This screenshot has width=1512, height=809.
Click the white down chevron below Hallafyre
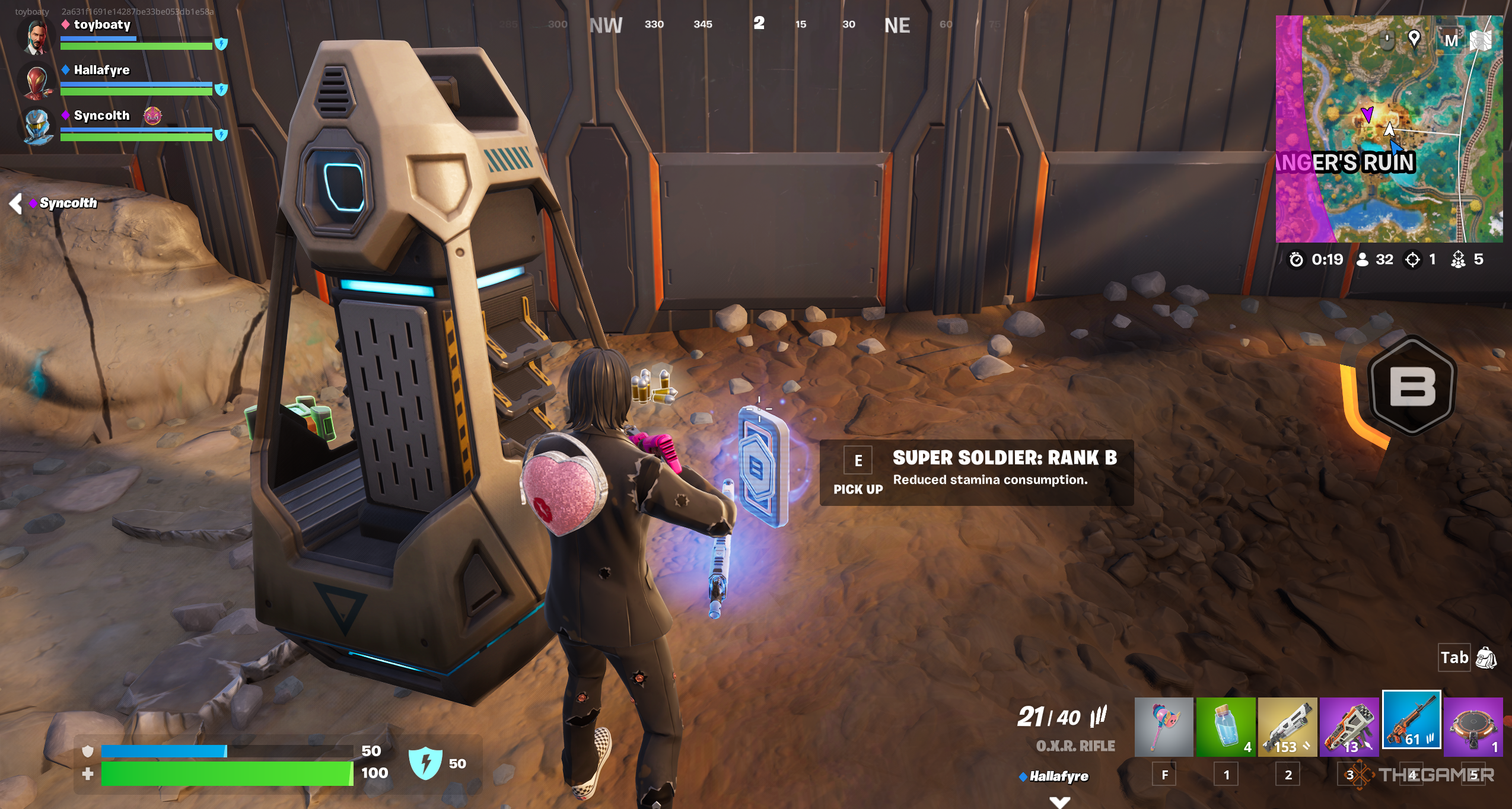(x=1059, y=801)
